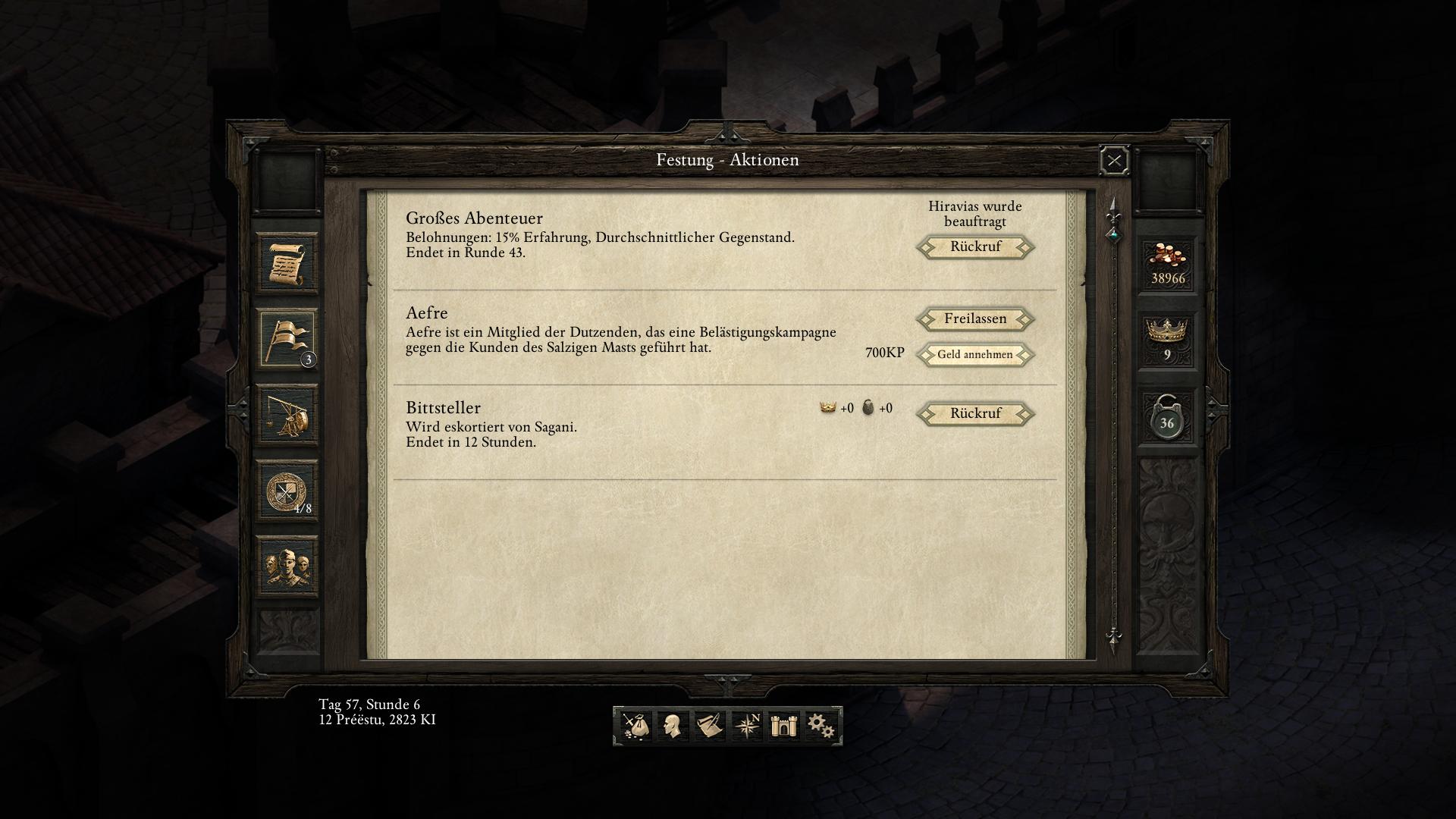Select the flags actions tab
Screen dimensions: 1456x819
pos(287,338)
